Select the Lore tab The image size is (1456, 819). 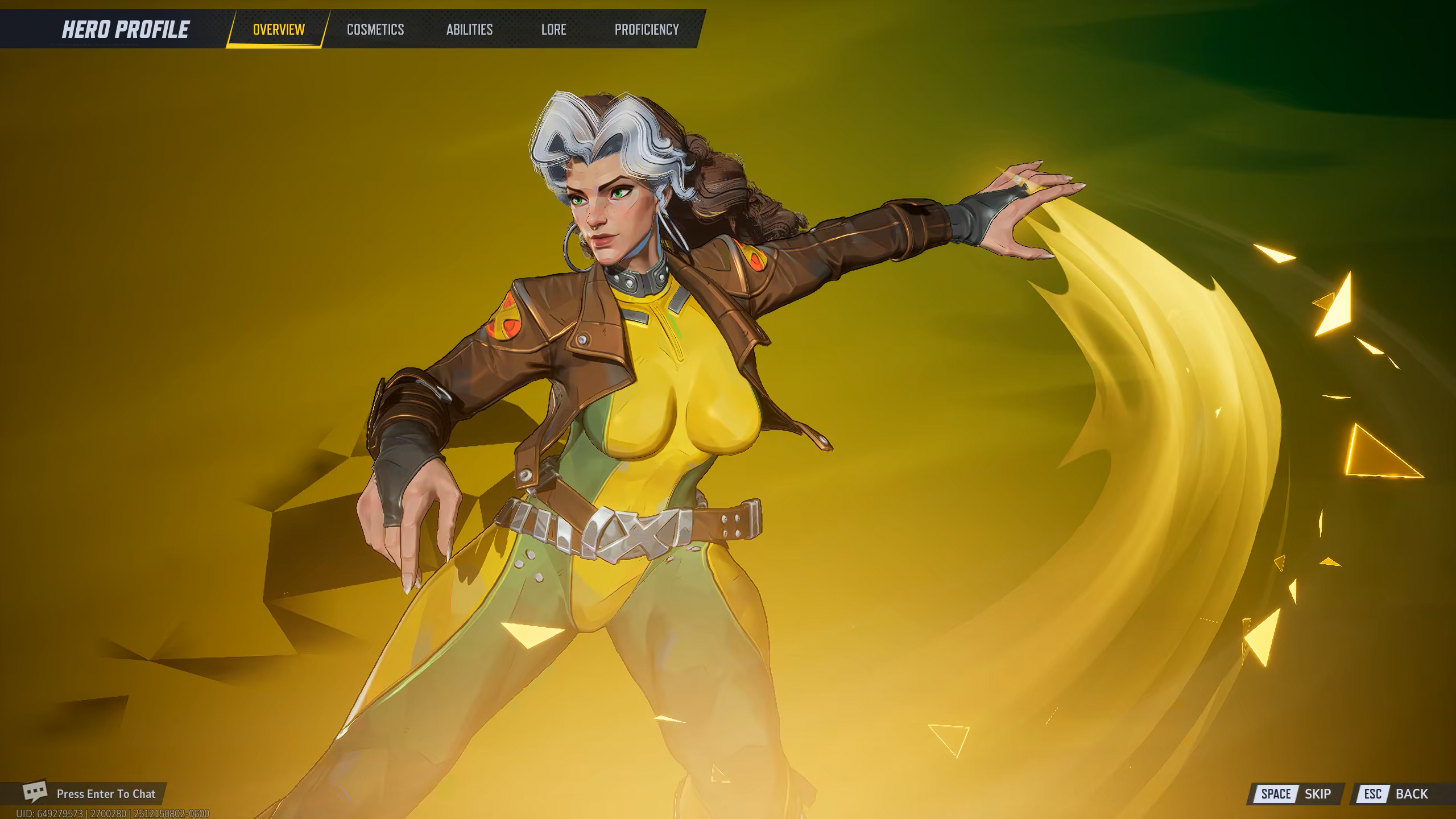[553, 30]
